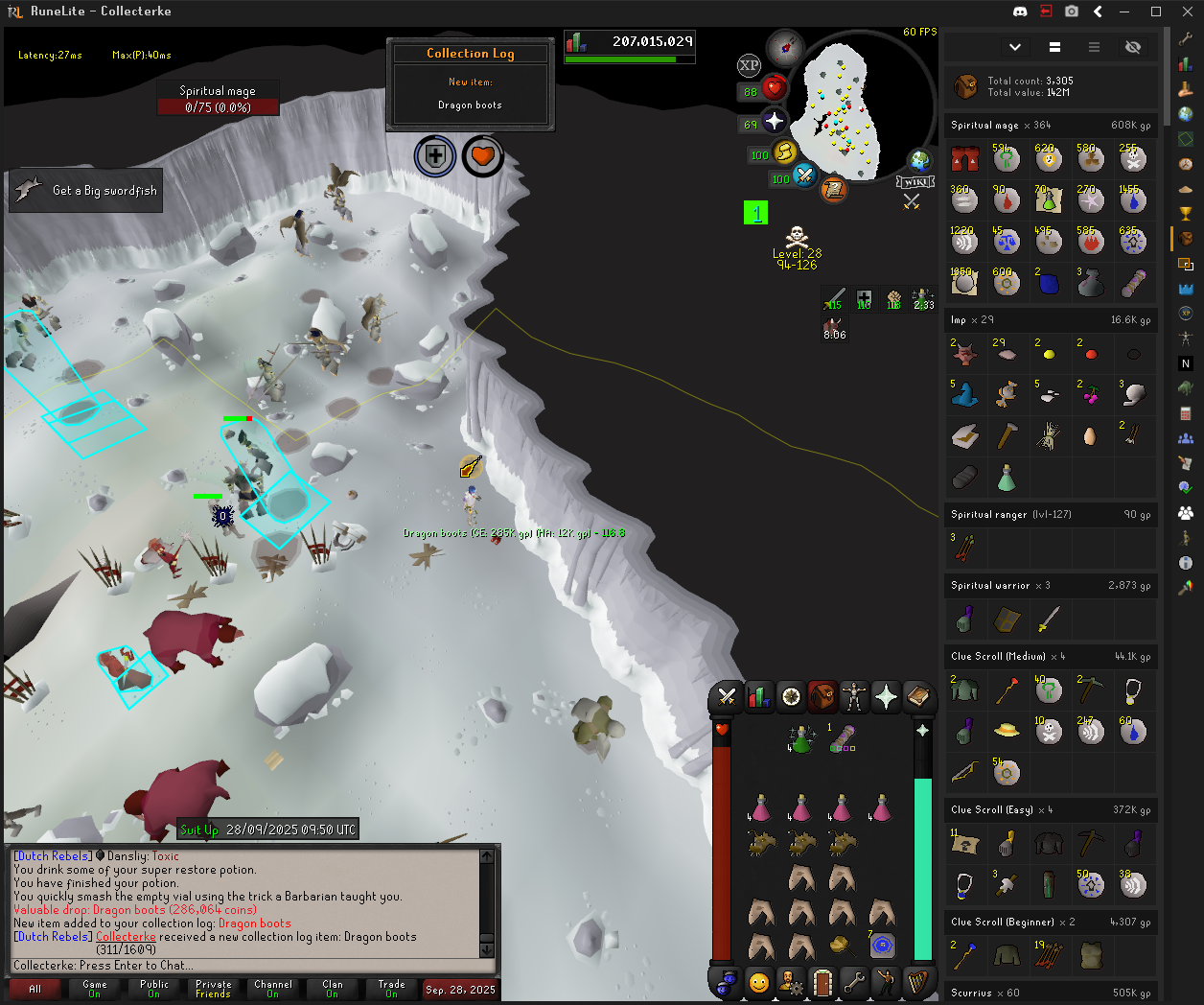Toggle the XP drops orb
The image size is (1204, 1005).
pyautogui.click(x=749, y=65)
